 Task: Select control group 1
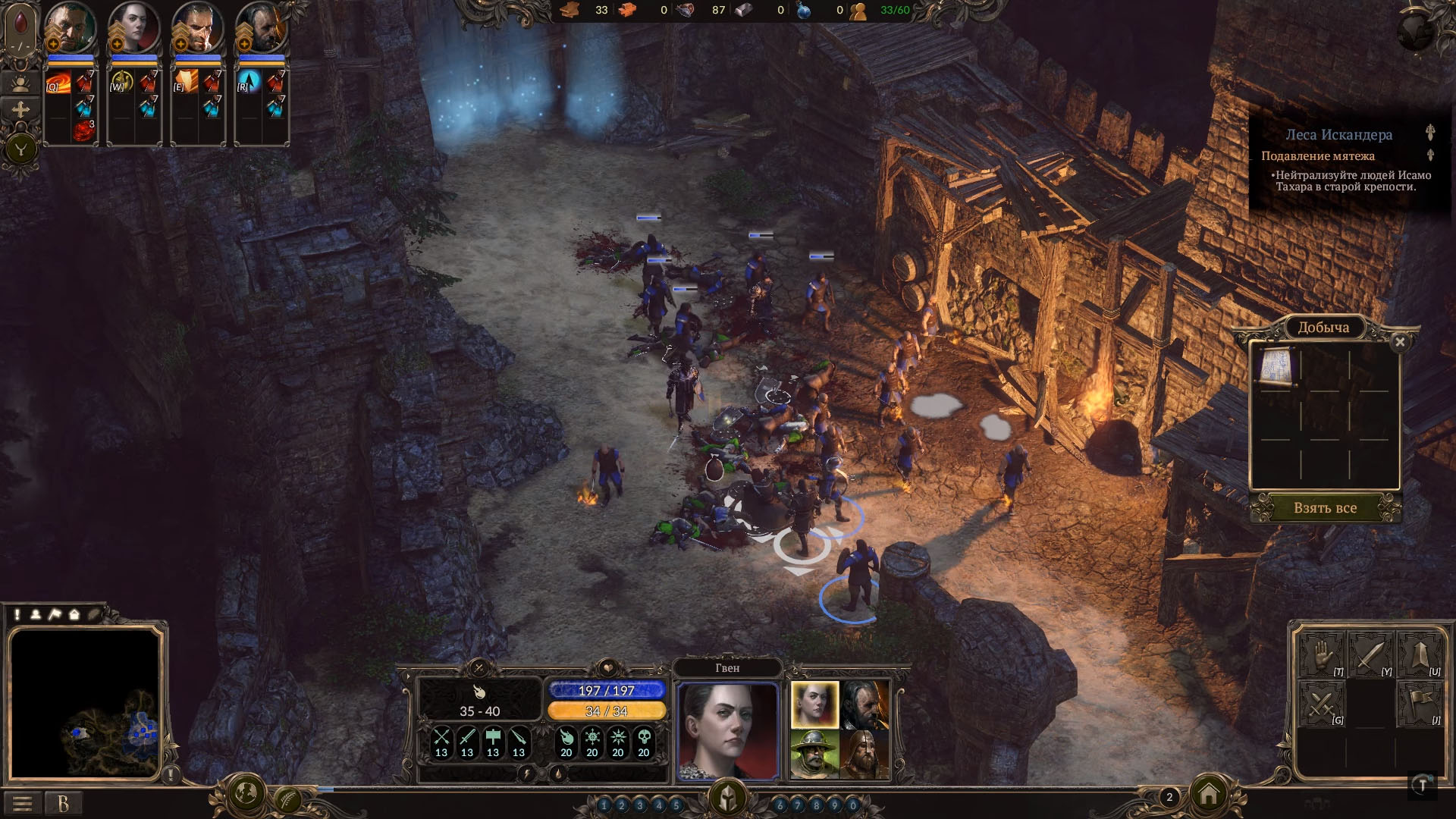[604, 805]
